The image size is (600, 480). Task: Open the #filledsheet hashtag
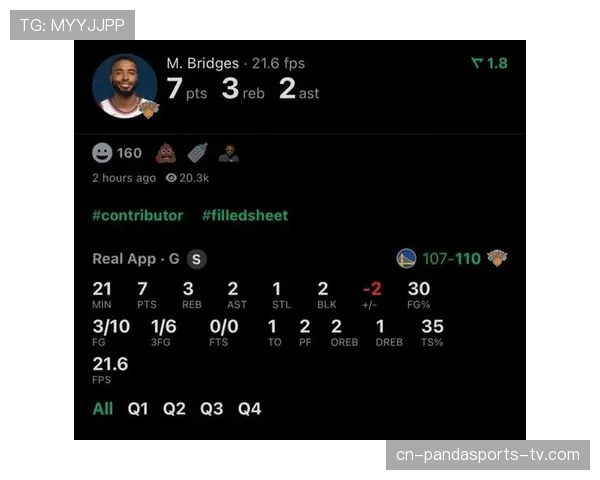tap(245, 215)
